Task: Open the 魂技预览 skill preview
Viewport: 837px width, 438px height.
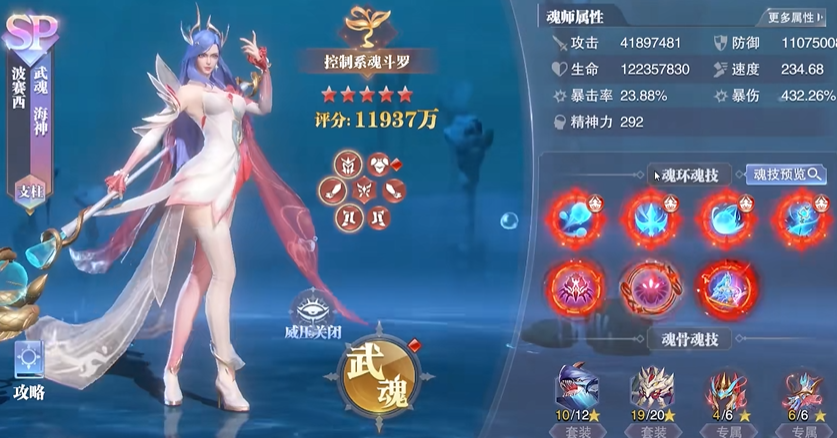Action: (788, 174)
